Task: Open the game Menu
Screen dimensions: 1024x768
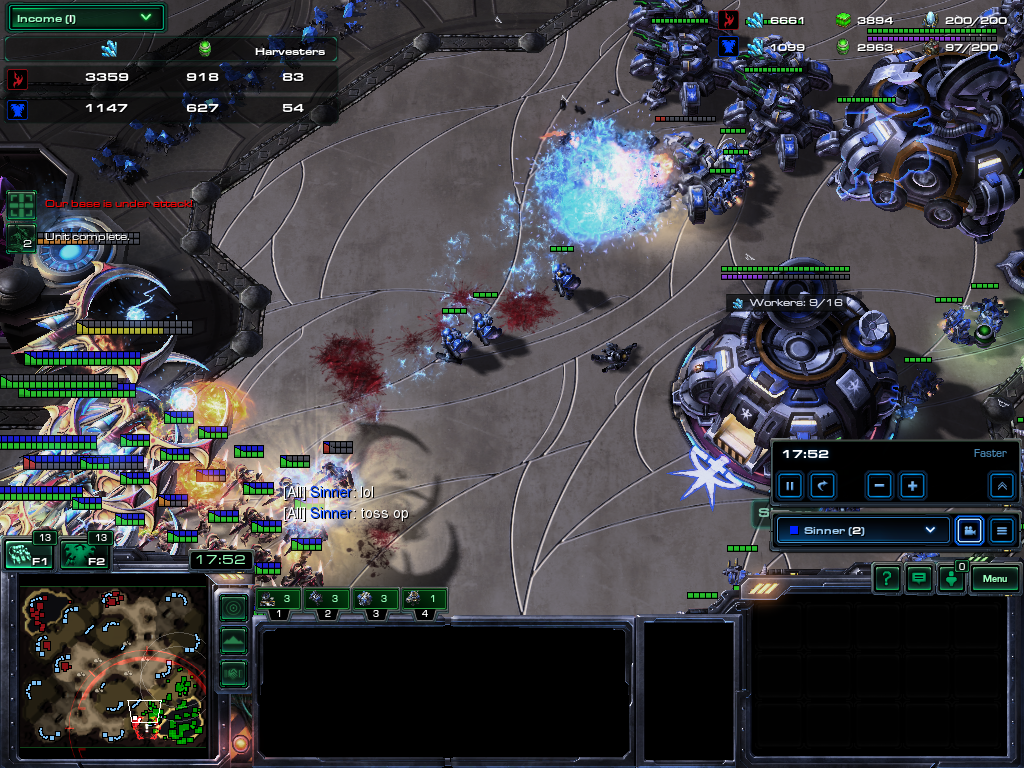Action: coord(994,578)
